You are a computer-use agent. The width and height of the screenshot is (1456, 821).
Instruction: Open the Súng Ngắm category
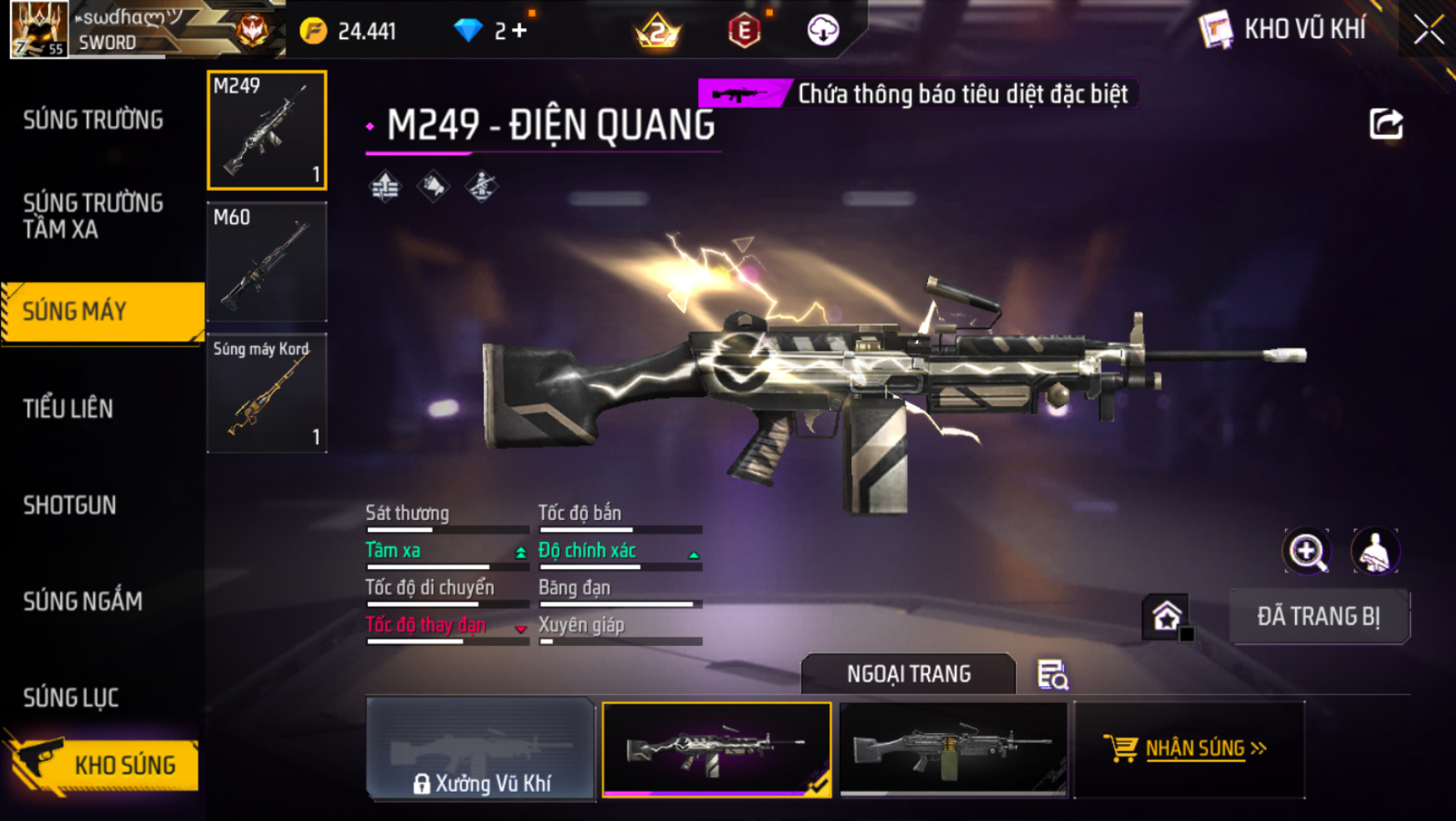83,601
